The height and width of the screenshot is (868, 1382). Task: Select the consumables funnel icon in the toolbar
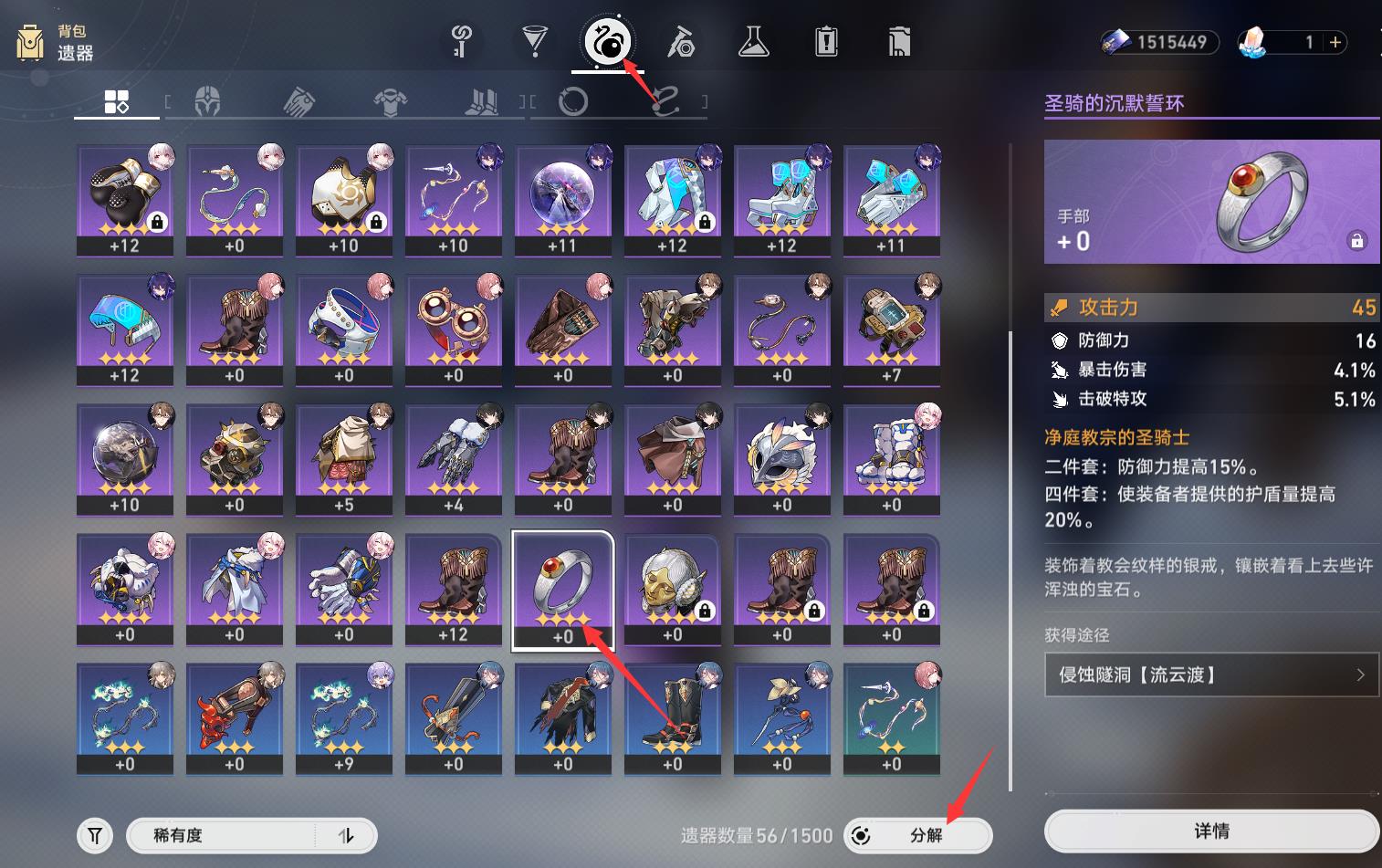[x=535, y=41]
